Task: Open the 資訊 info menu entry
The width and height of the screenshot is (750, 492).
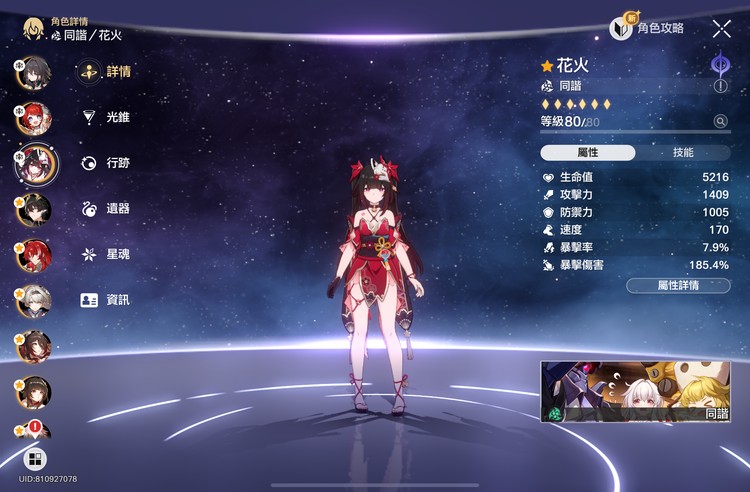Action: click(x=105, y=300)
